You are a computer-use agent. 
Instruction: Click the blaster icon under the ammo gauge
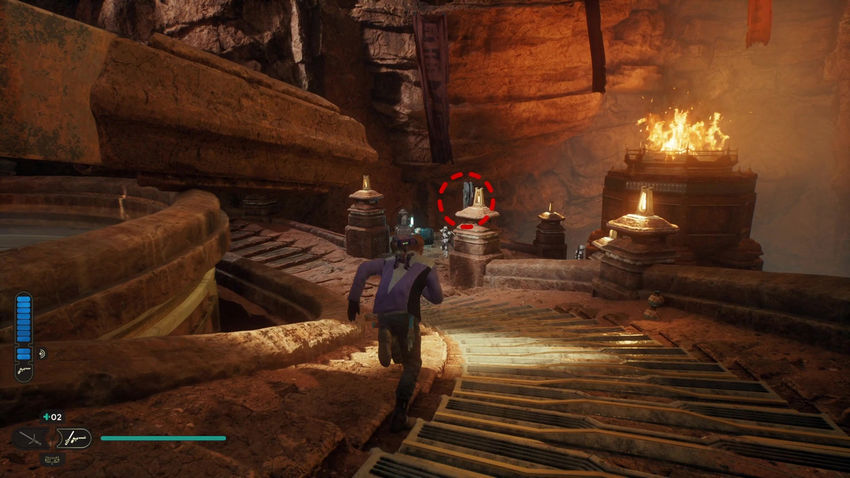23,371
